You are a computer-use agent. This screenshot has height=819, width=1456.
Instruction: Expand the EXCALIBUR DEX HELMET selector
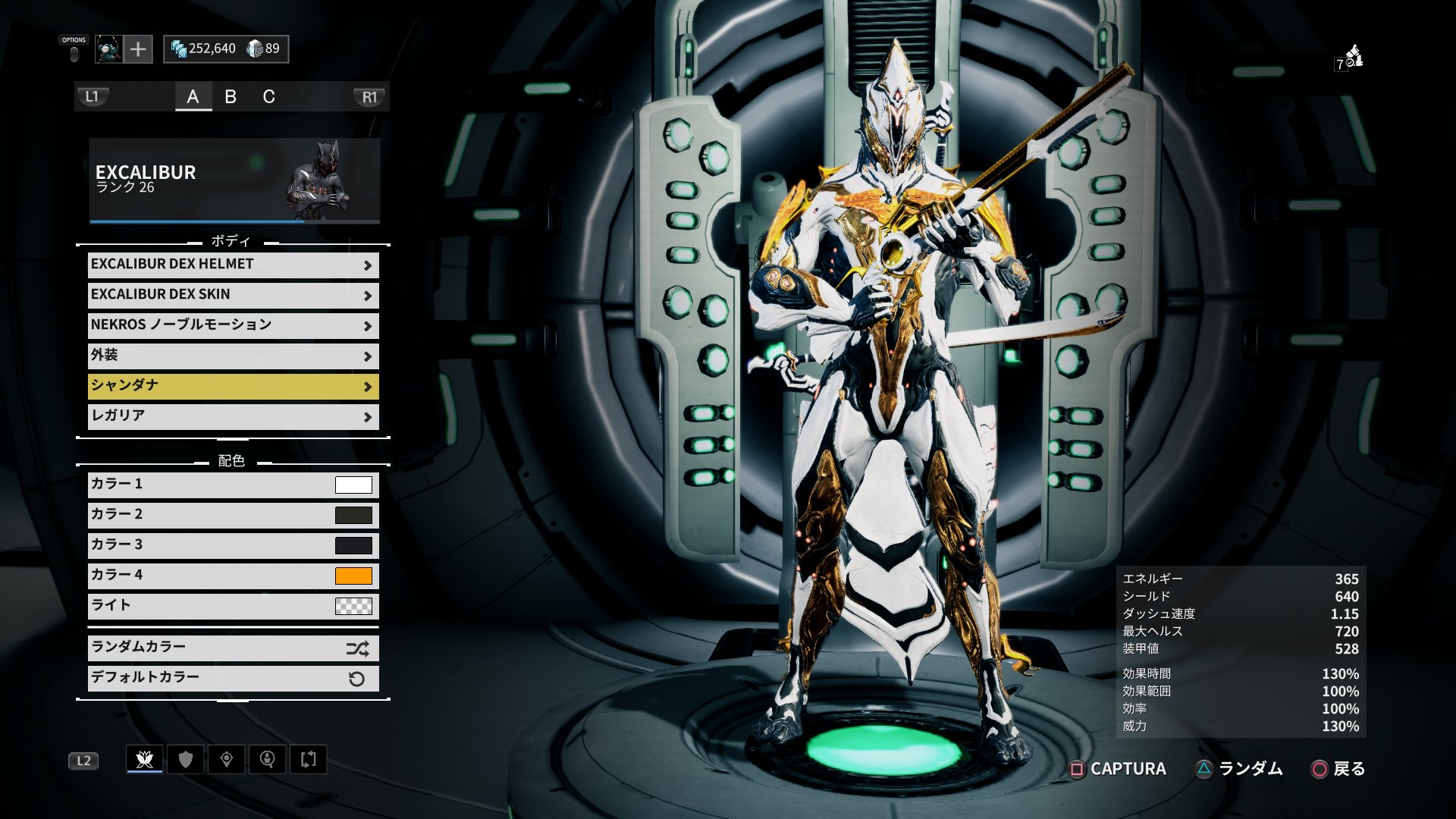tap(232, 265)
